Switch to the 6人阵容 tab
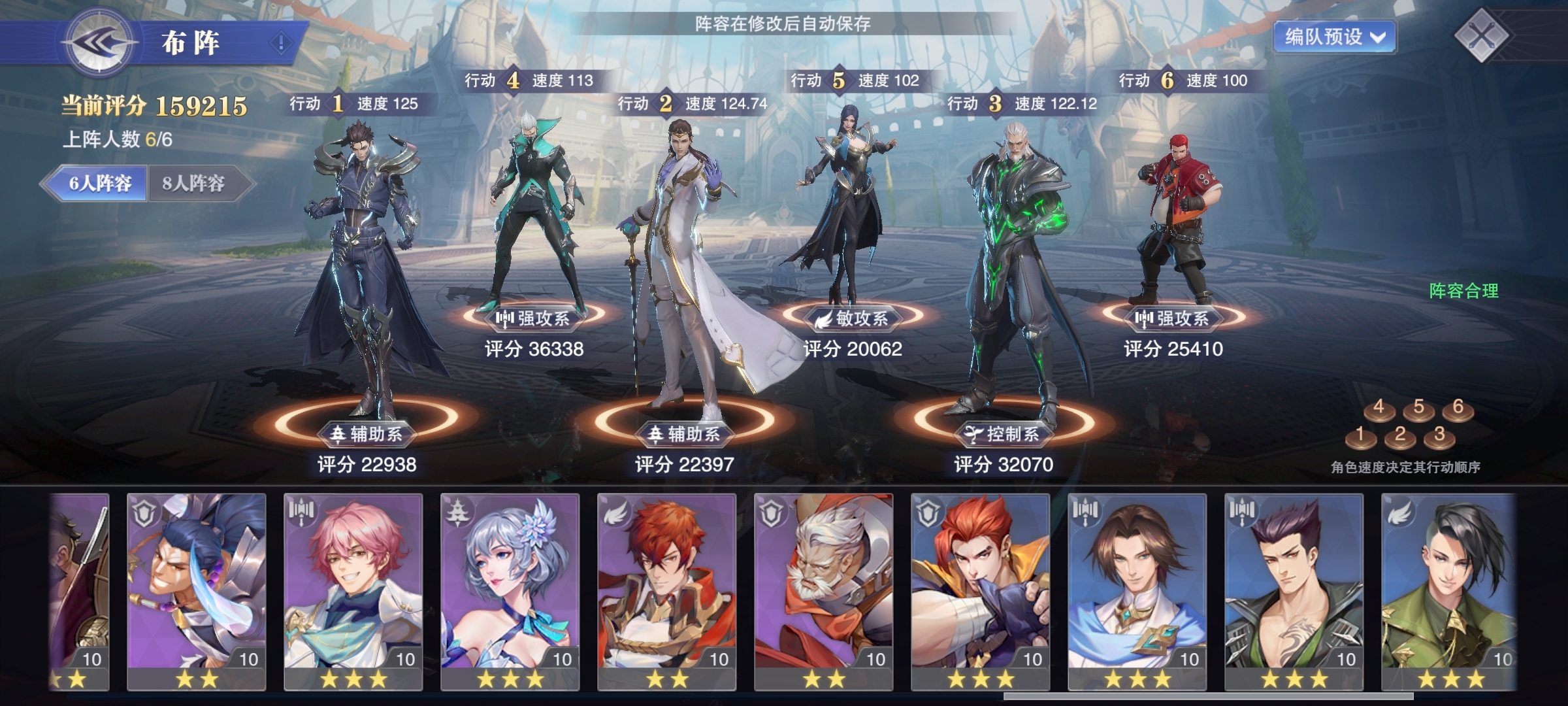 [x=99, y=183]
